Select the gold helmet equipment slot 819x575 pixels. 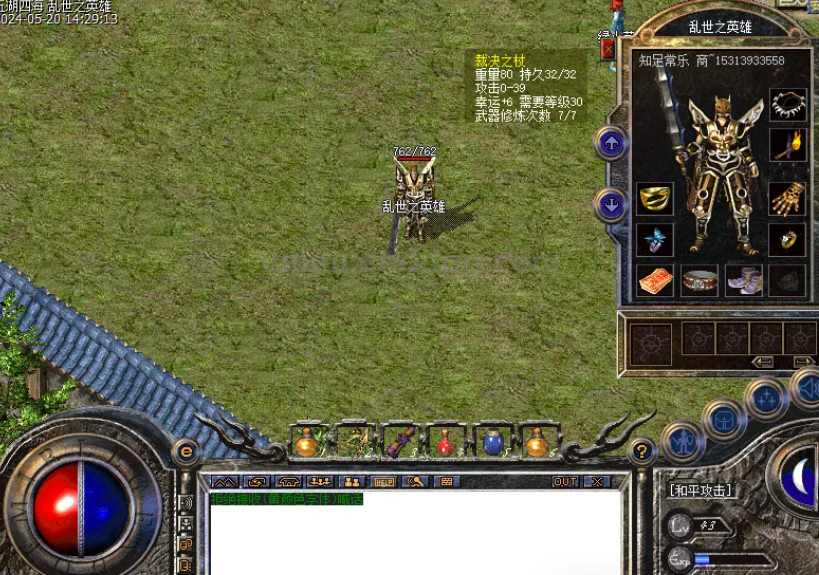655,198
